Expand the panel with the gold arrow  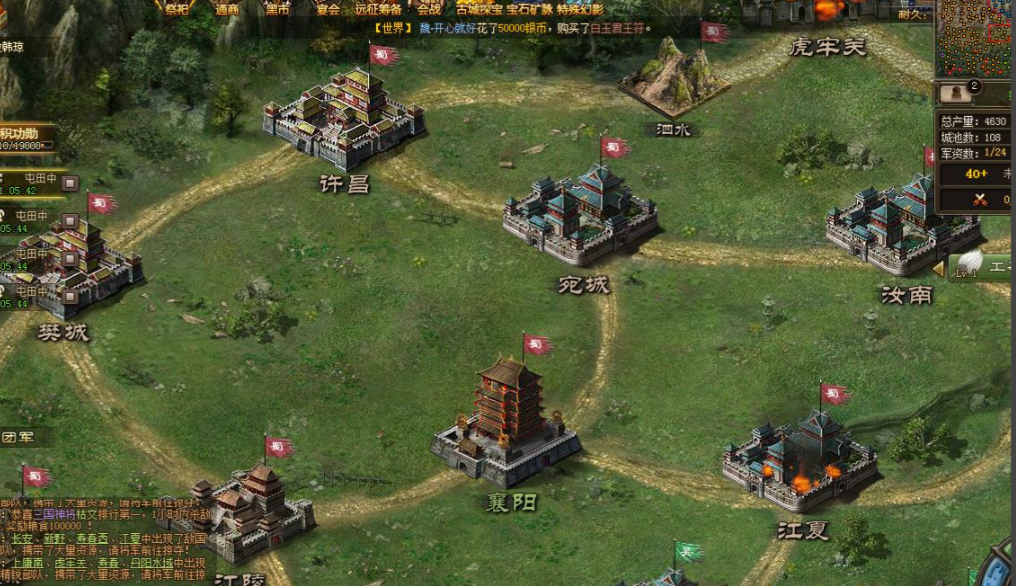(x=938, y=269)
